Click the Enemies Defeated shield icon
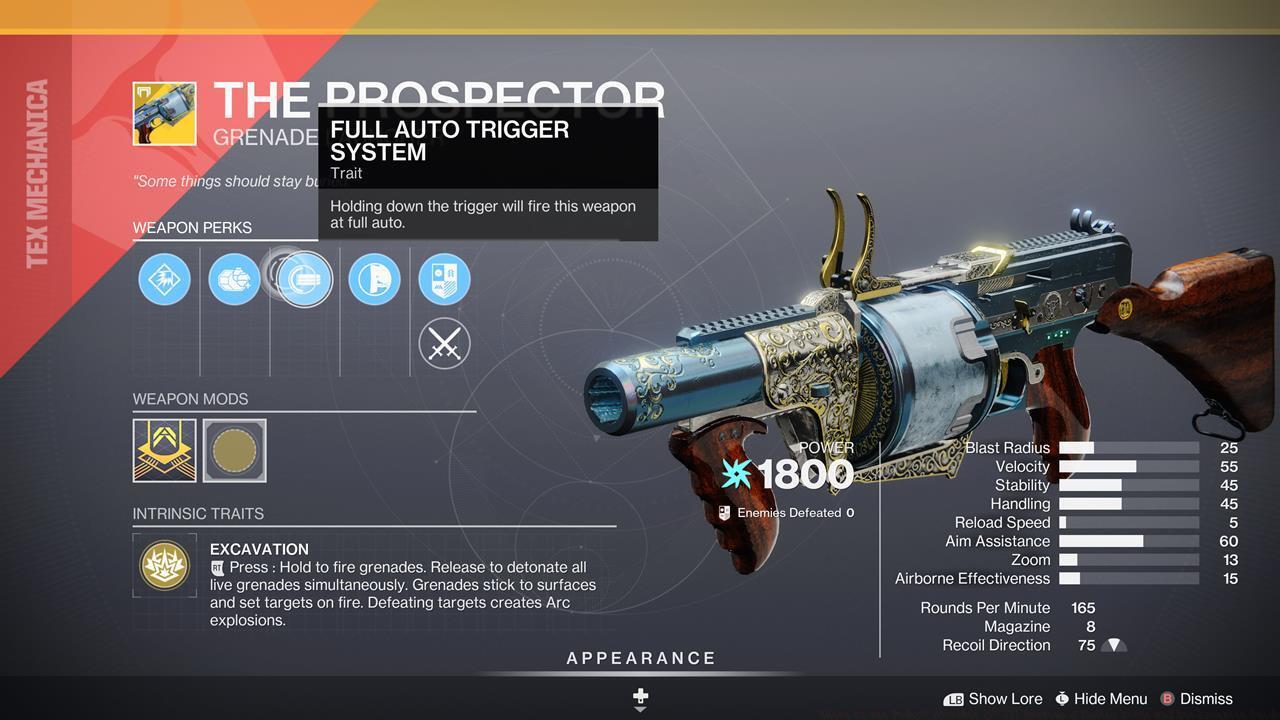 (x=723, y=512)
